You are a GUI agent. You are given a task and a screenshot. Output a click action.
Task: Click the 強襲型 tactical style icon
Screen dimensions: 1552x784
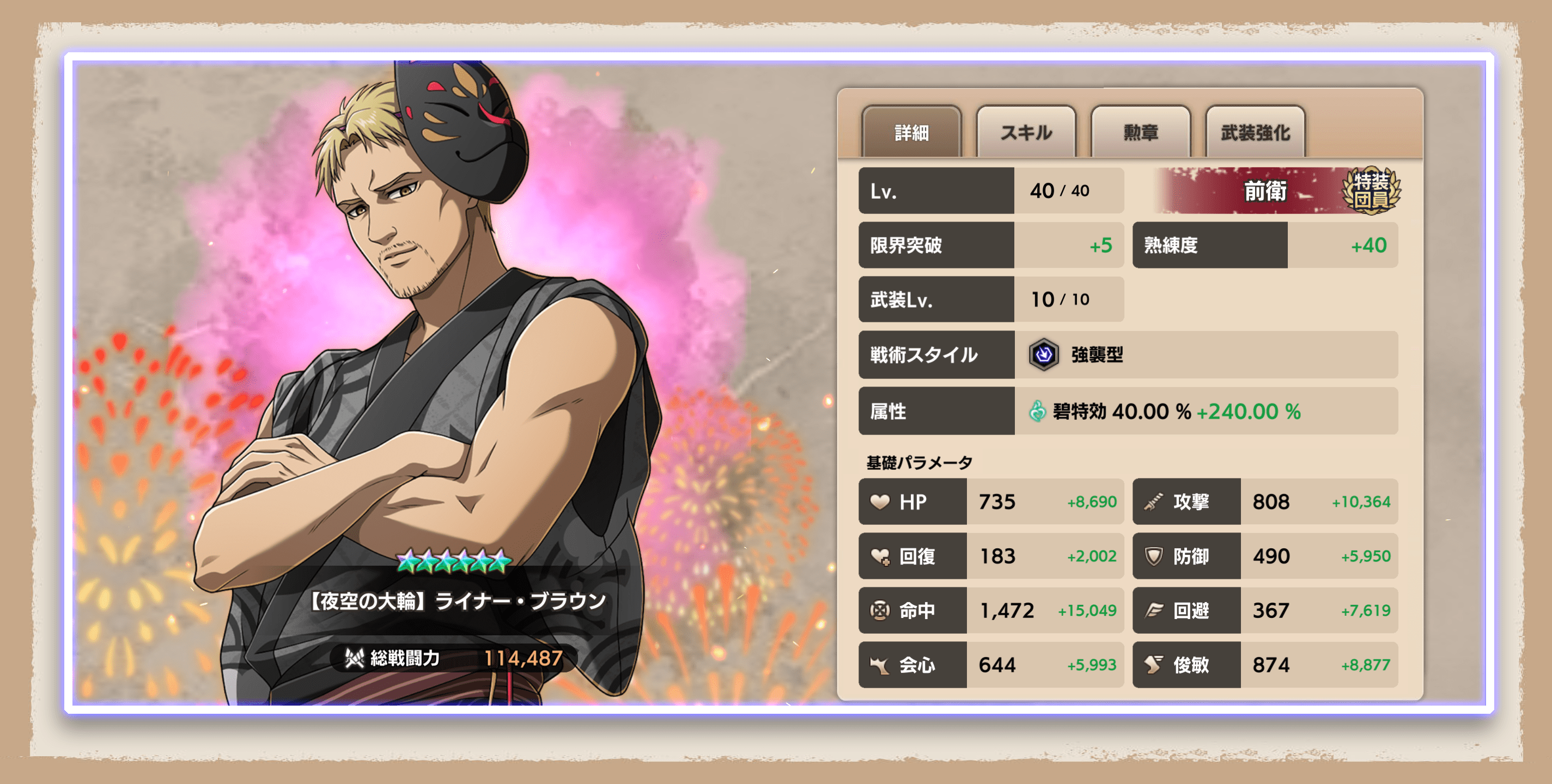1044,354
